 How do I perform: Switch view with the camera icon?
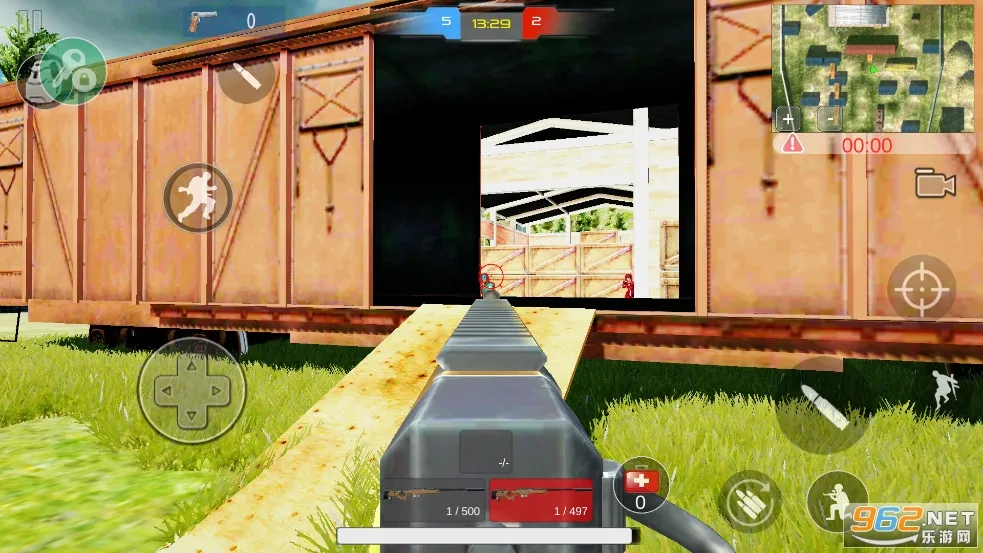[935, 183]
